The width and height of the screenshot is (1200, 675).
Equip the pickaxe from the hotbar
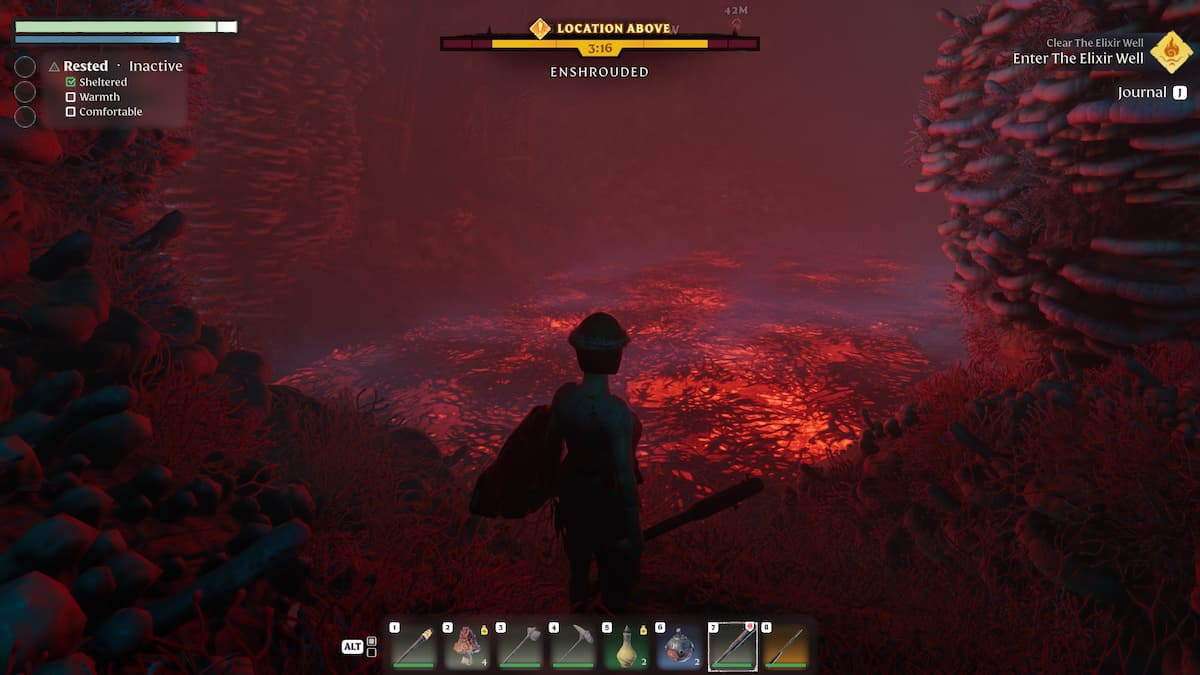coord(573,647)
